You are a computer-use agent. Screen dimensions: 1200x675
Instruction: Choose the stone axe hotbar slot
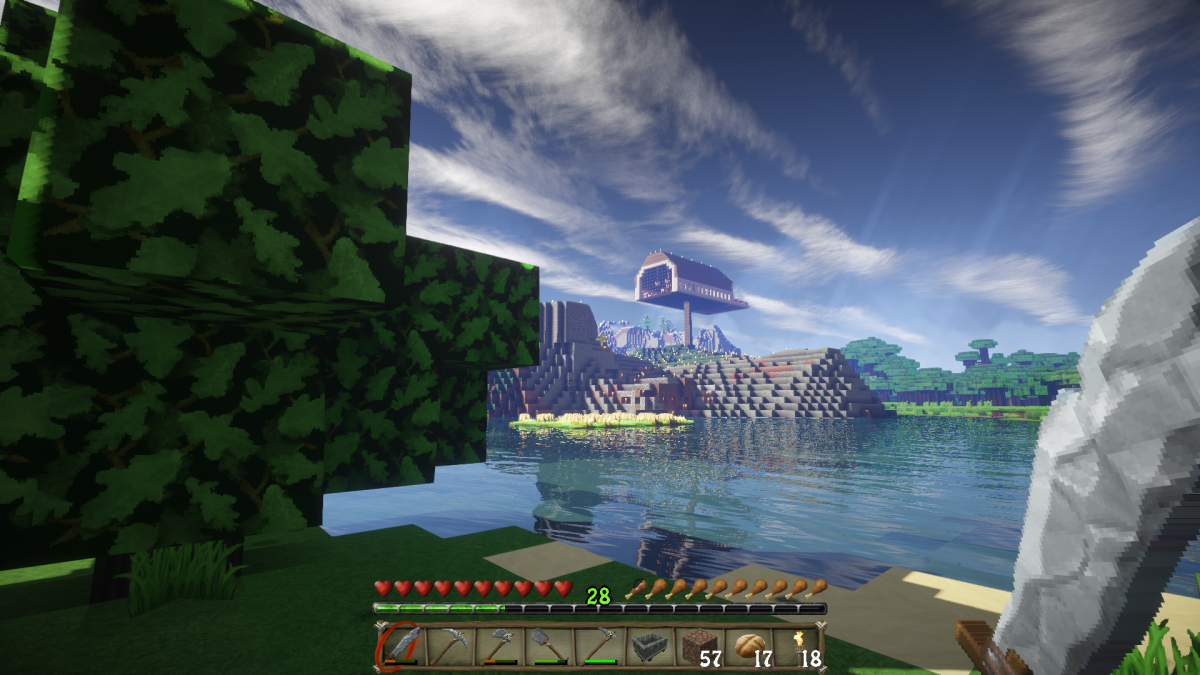point(500,645)
